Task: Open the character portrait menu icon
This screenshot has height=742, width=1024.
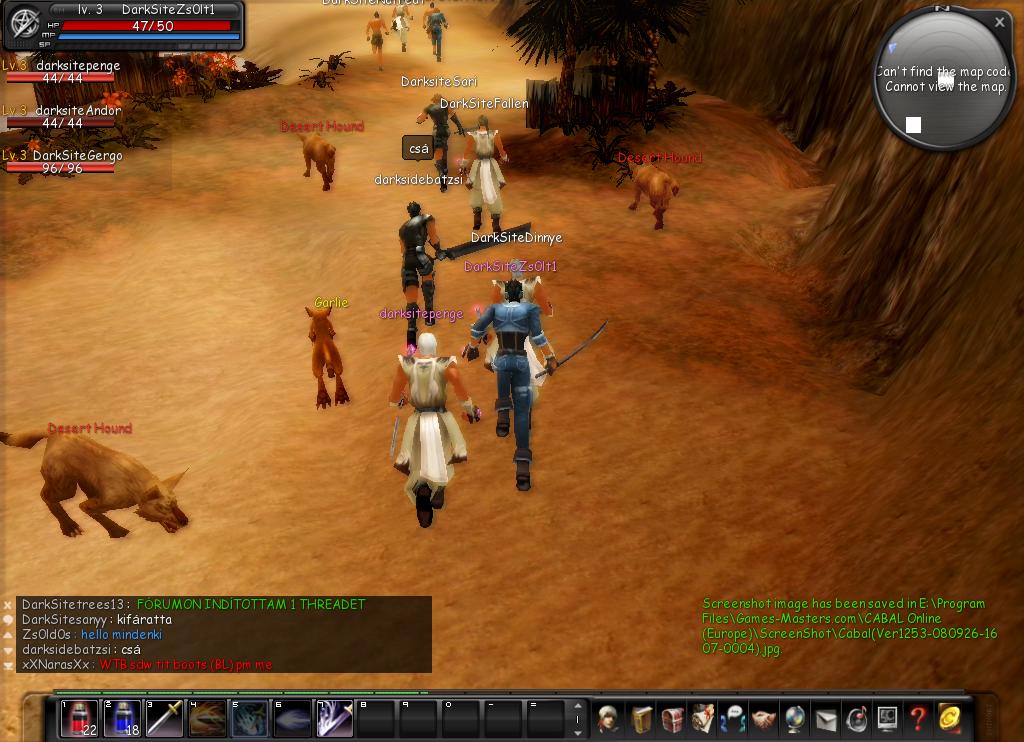Action: click(x=608, y=718)
